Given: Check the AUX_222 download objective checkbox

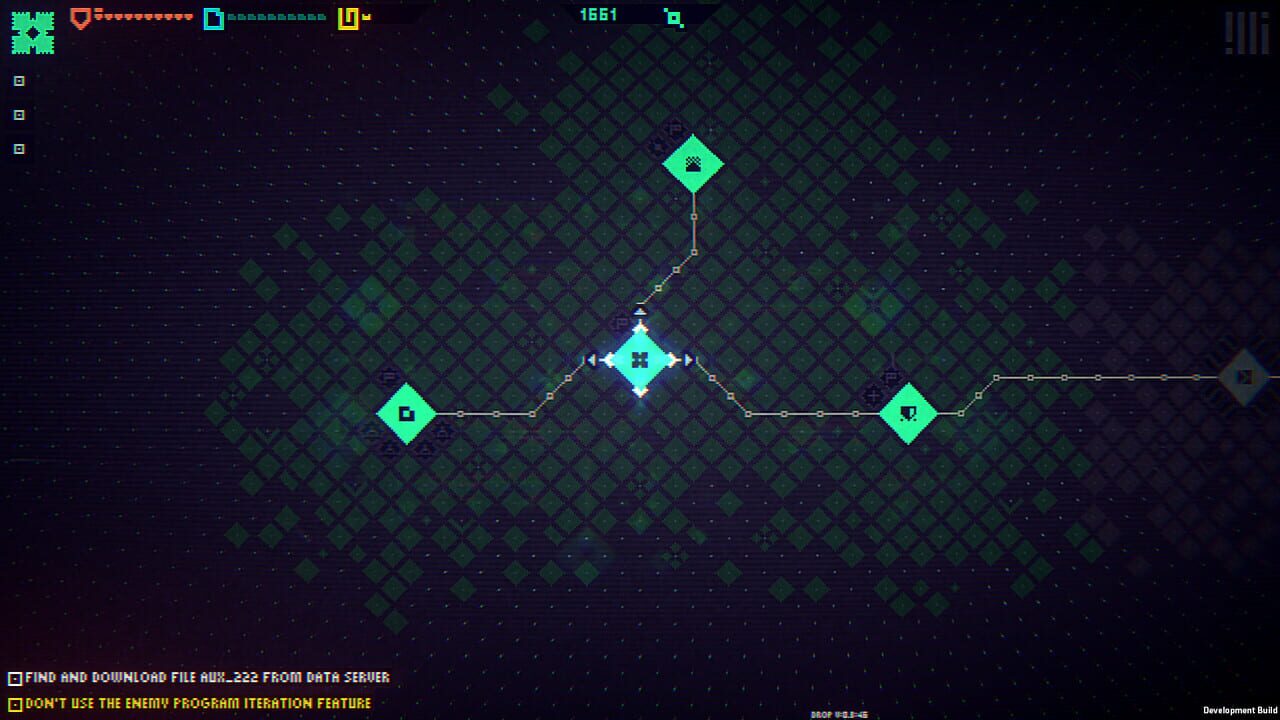Looking at the screenshot, I should [14, 677].
